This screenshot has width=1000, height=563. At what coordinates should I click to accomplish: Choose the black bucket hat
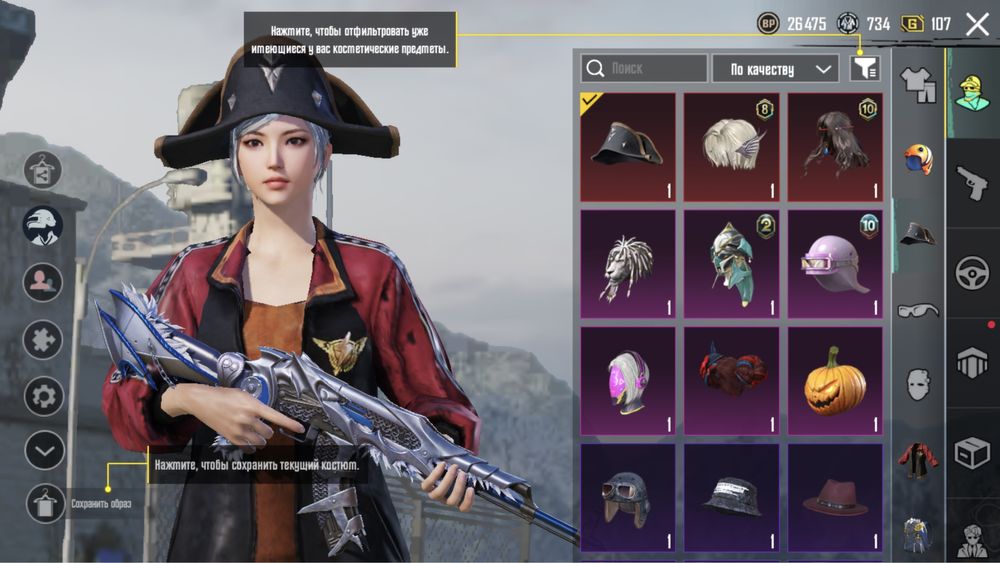pyautogui.click(x=731, y=497)
